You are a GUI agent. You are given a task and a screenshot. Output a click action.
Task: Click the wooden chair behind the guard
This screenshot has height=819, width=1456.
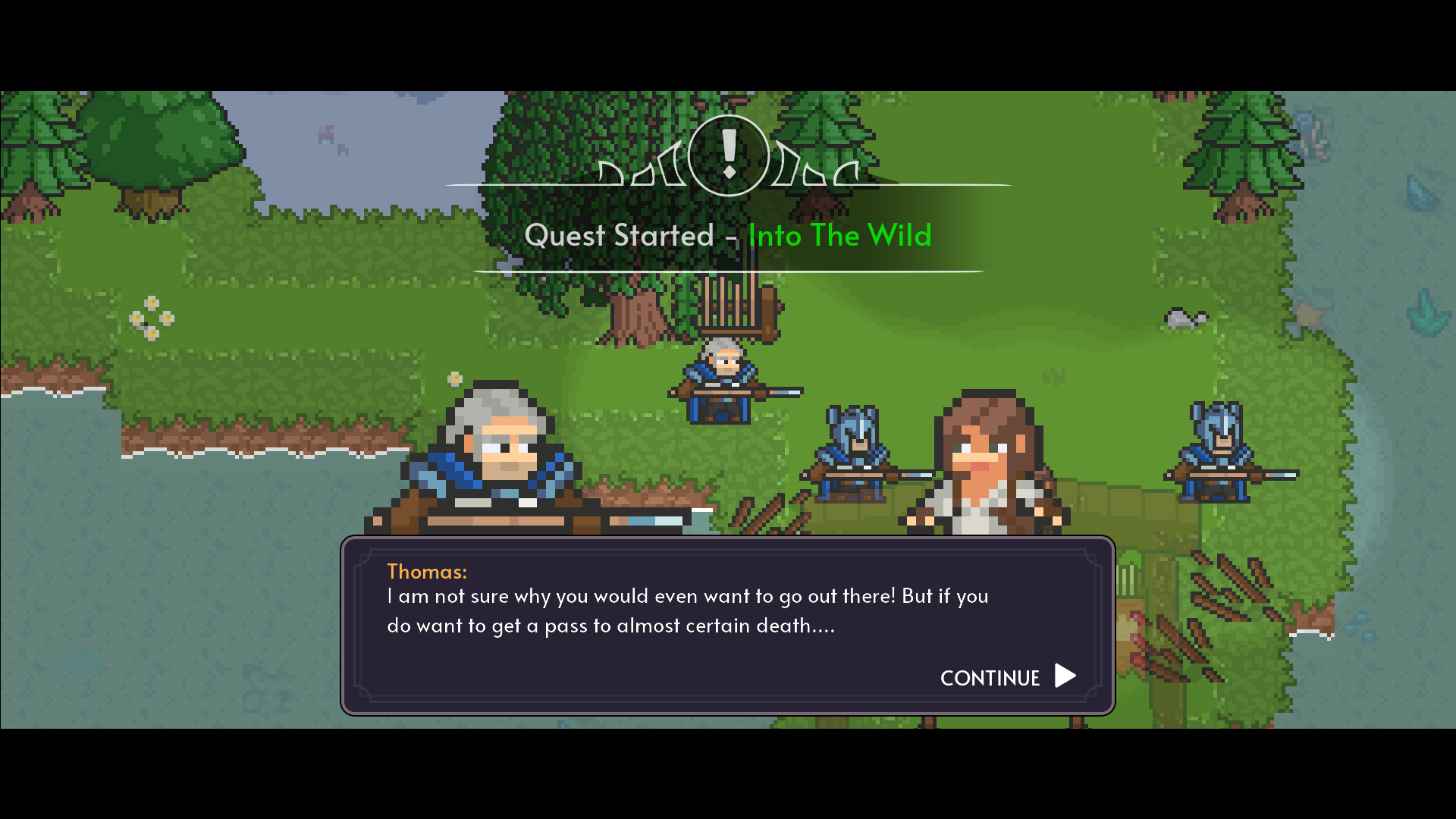coord(732,307)
